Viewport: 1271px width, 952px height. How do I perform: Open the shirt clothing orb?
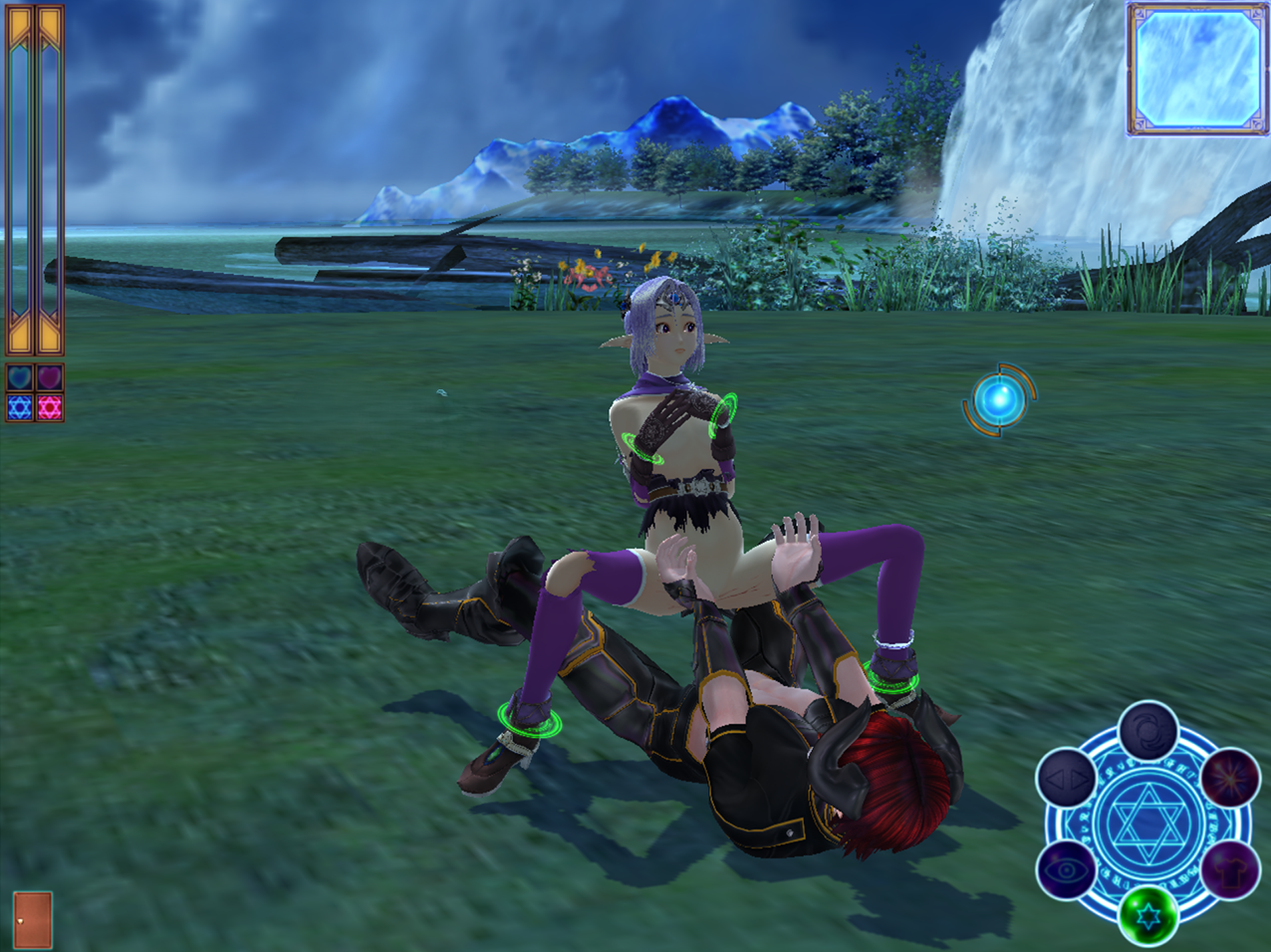(x=1230, y=870)
